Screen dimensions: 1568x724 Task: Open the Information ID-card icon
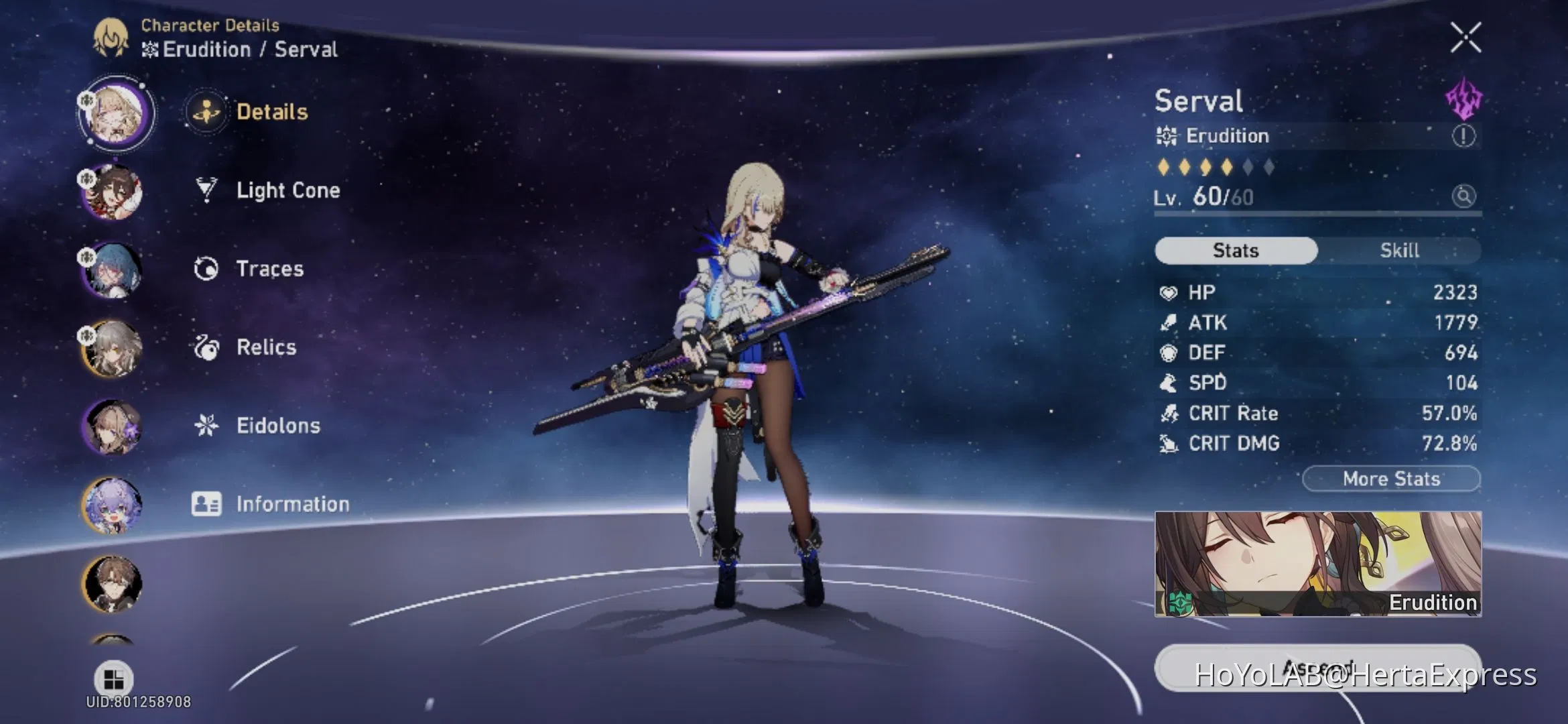pos(206,503)
